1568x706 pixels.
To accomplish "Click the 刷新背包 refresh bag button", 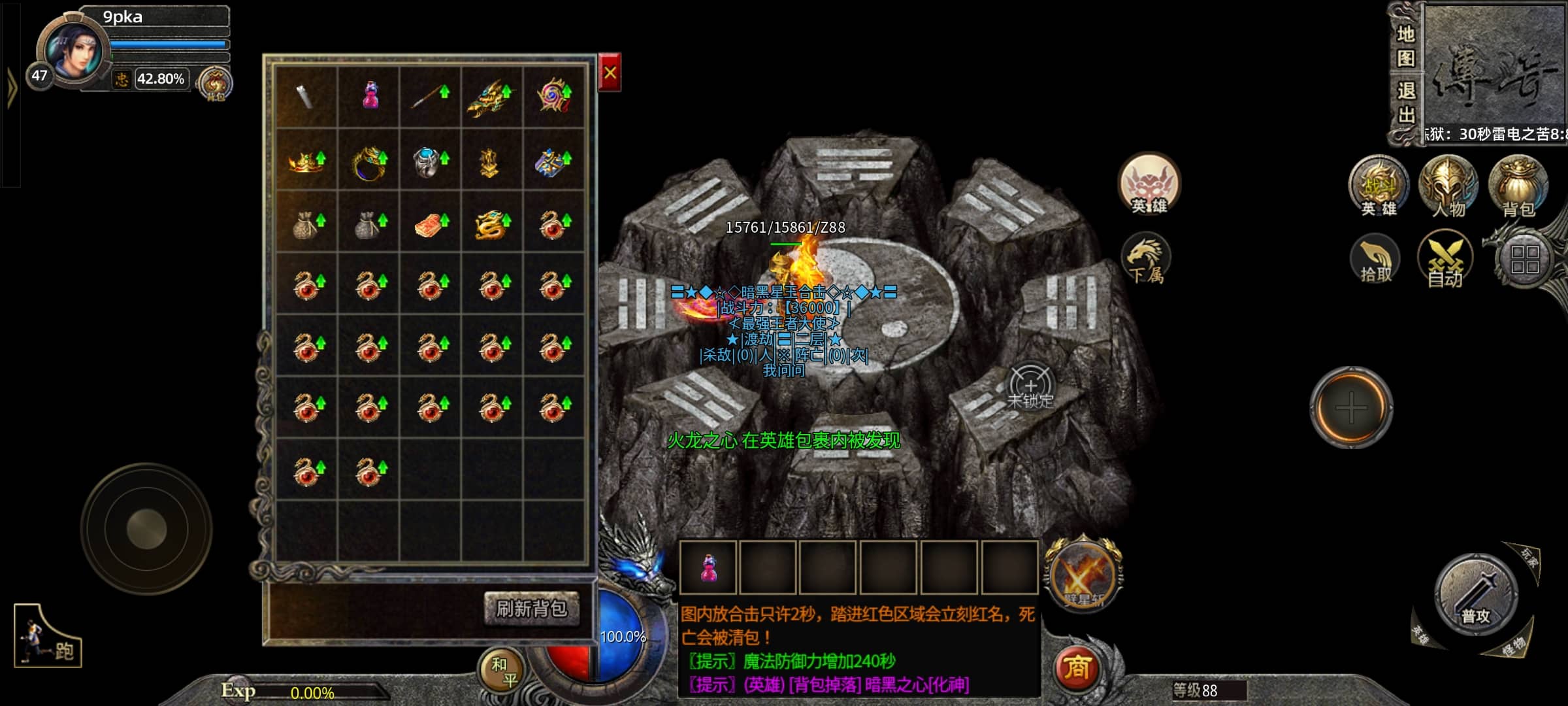I will [531, 609].
